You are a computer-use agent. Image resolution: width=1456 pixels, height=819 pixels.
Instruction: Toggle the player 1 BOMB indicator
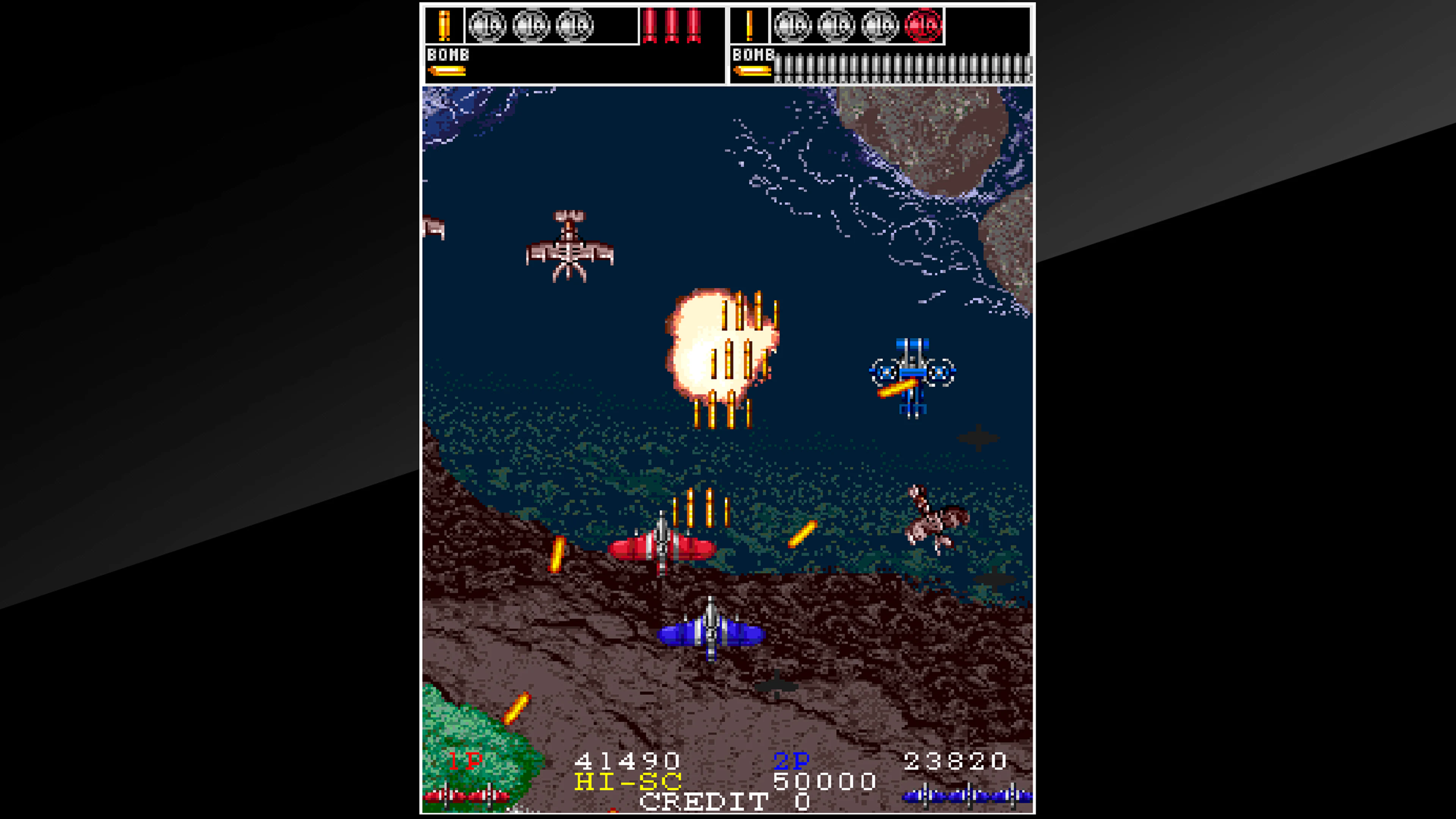pyautogui.click(x=448, y=55)
